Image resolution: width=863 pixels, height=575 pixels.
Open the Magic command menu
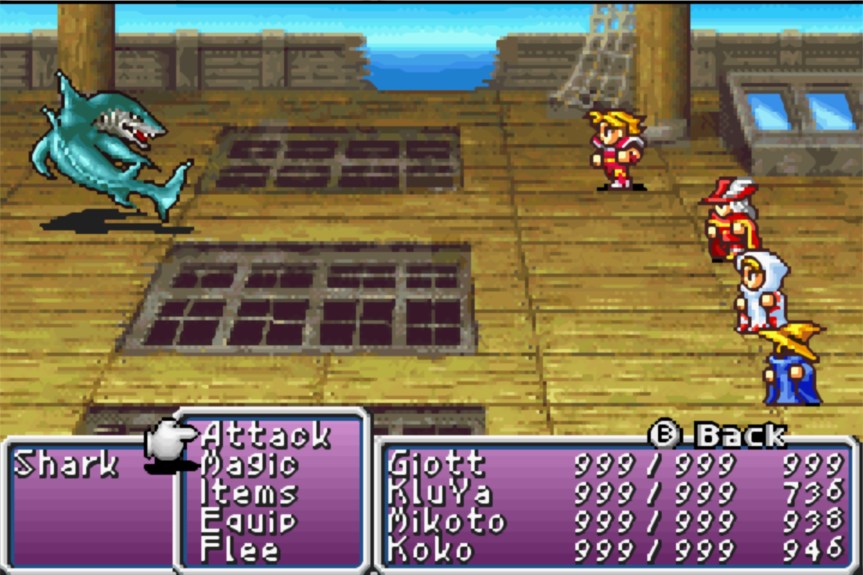[249, 465]
